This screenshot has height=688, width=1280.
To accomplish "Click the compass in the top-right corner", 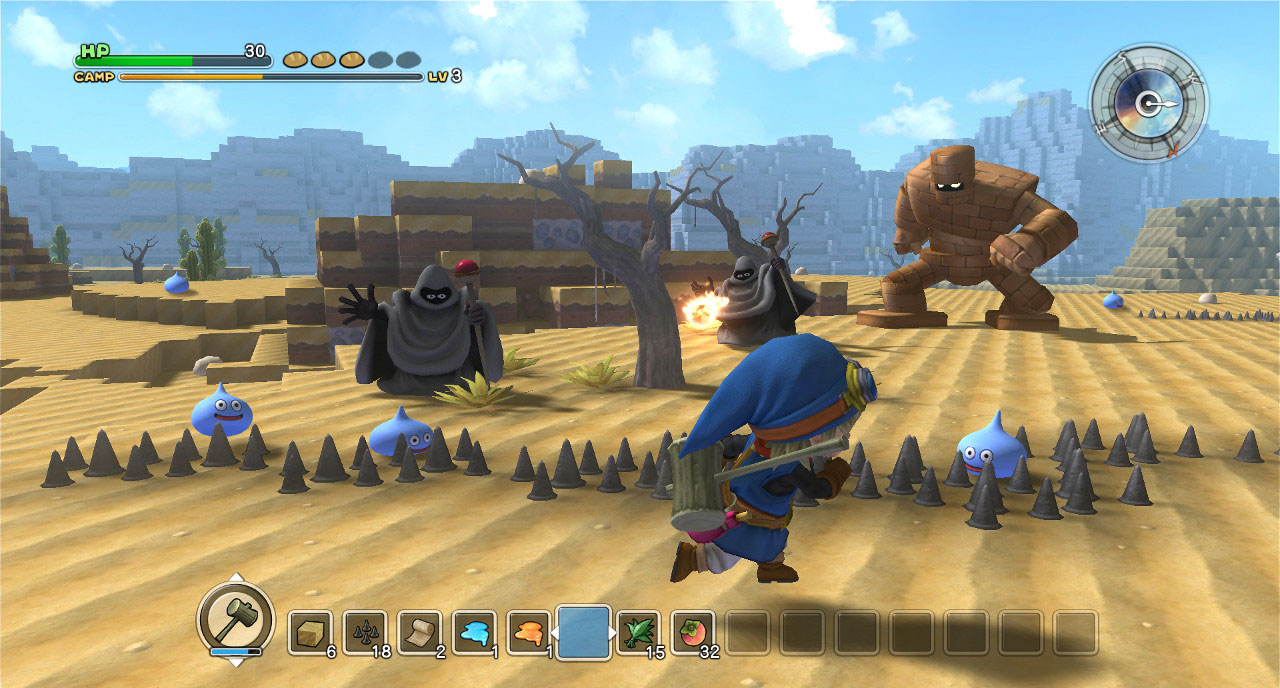I will 1148,102.
